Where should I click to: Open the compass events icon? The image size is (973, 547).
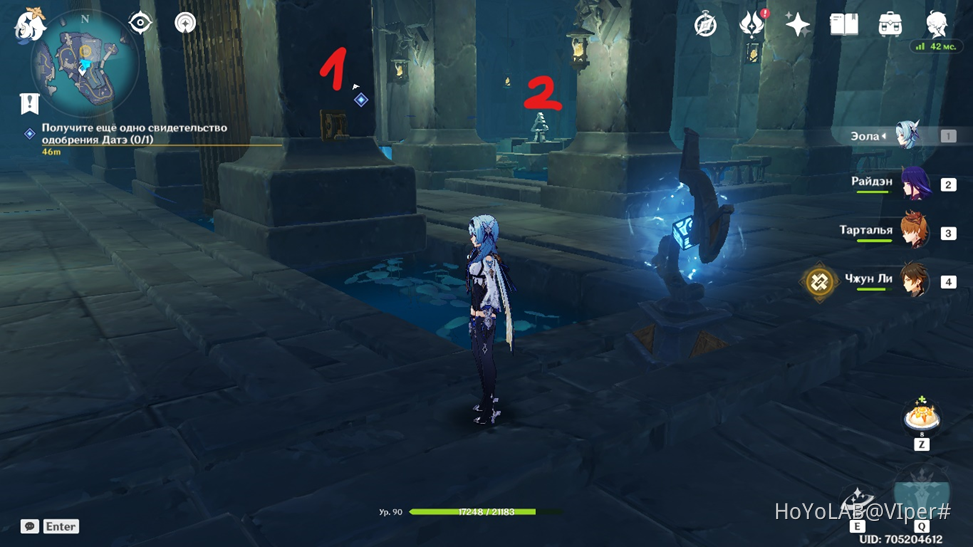(706, 25)
